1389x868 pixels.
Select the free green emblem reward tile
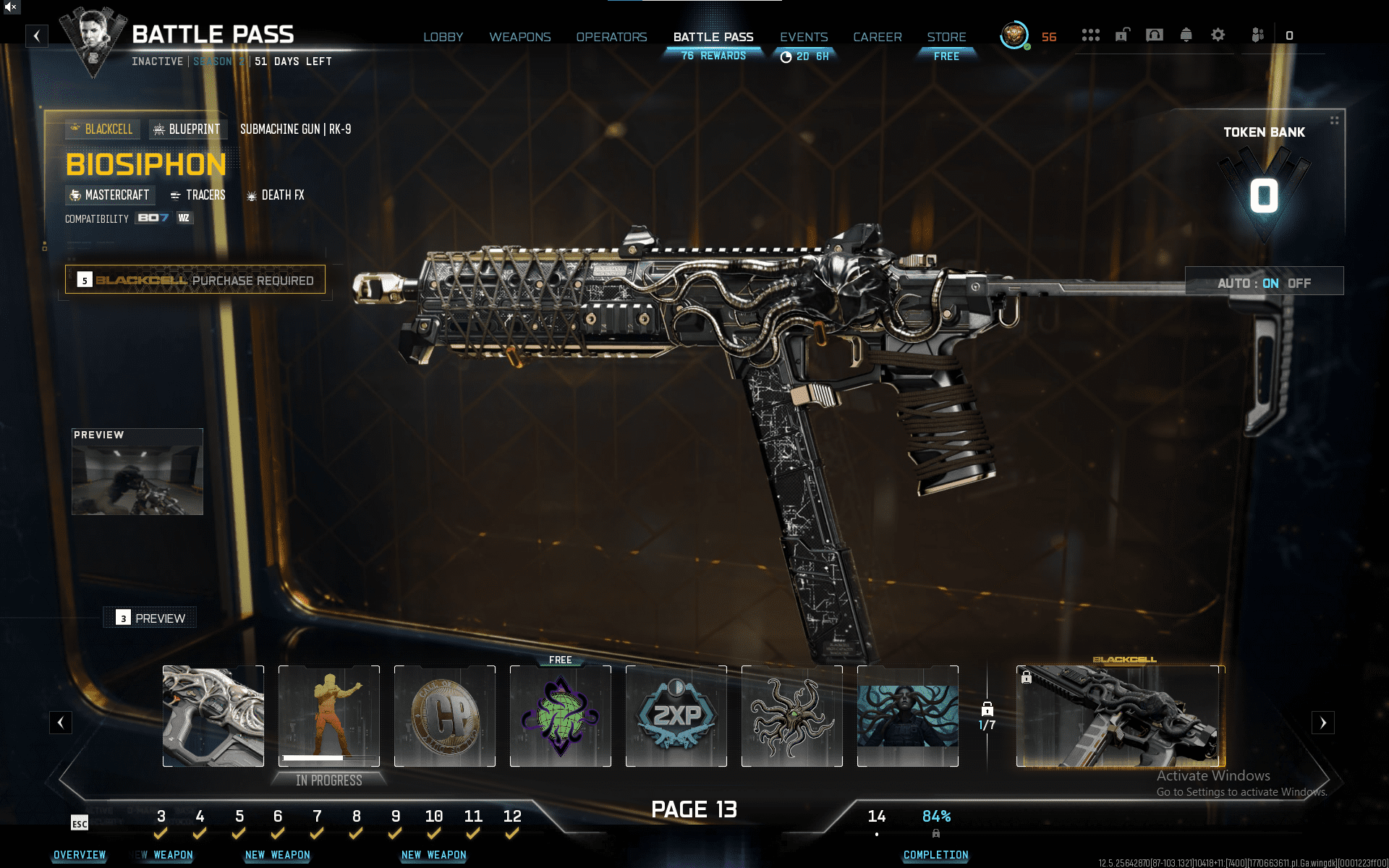click(560, 716)
